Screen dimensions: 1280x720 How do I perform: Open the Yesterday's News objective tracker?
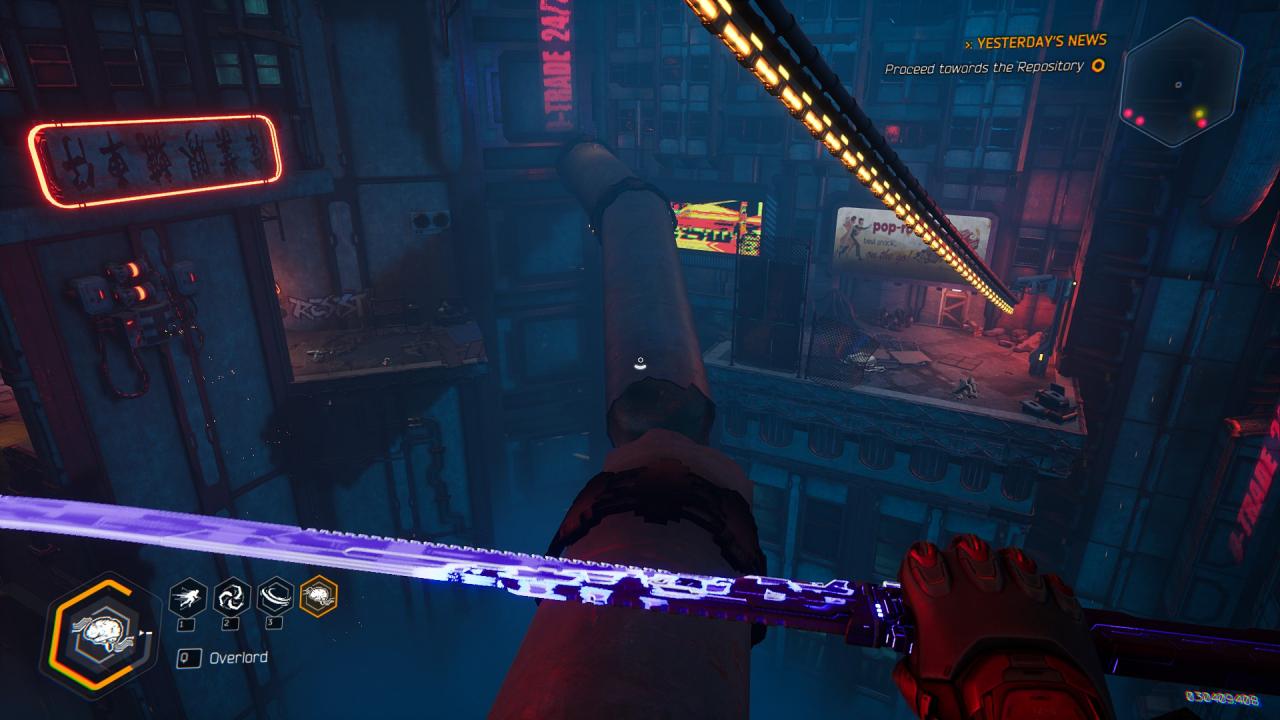click(x=1035, y=42)
